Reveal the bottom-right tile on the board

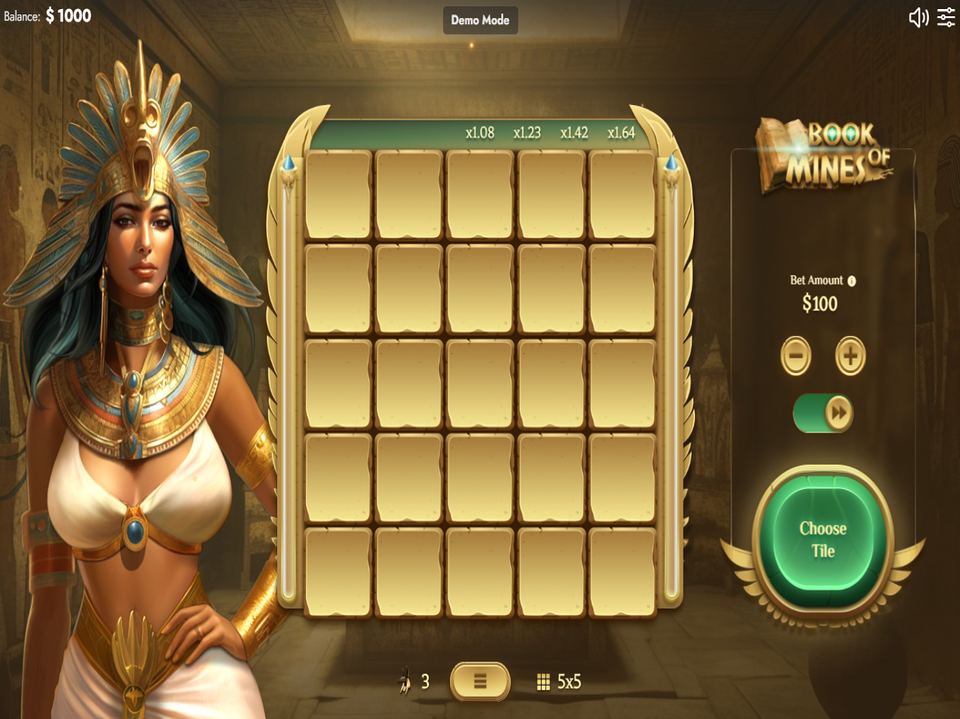(622, 572)
